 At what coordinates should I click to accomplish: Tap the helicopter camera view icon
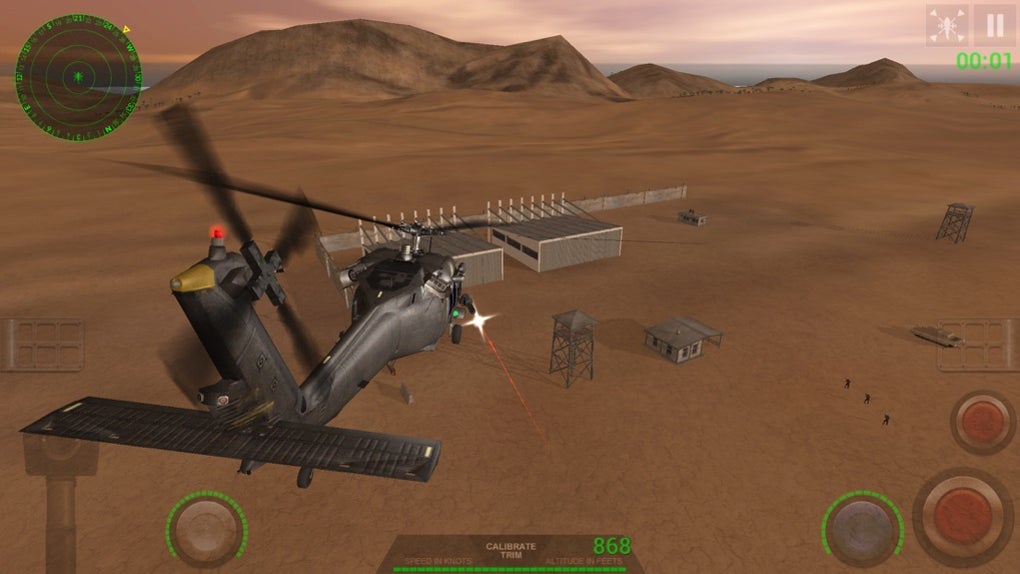click(946, 25)
